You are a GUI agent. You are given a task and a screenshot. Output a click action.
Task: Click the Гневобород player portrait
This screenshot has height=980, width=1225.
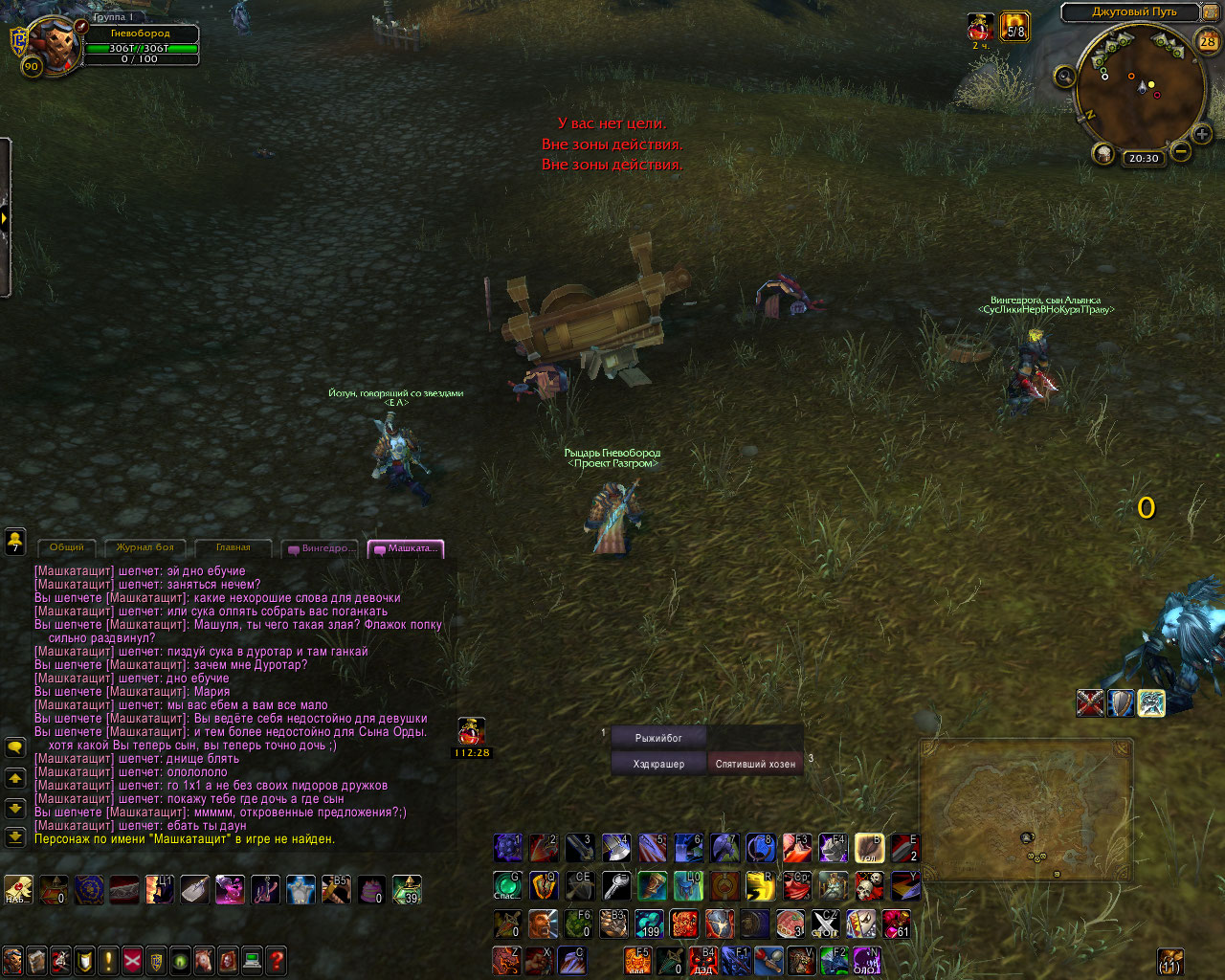click(52, 43)
